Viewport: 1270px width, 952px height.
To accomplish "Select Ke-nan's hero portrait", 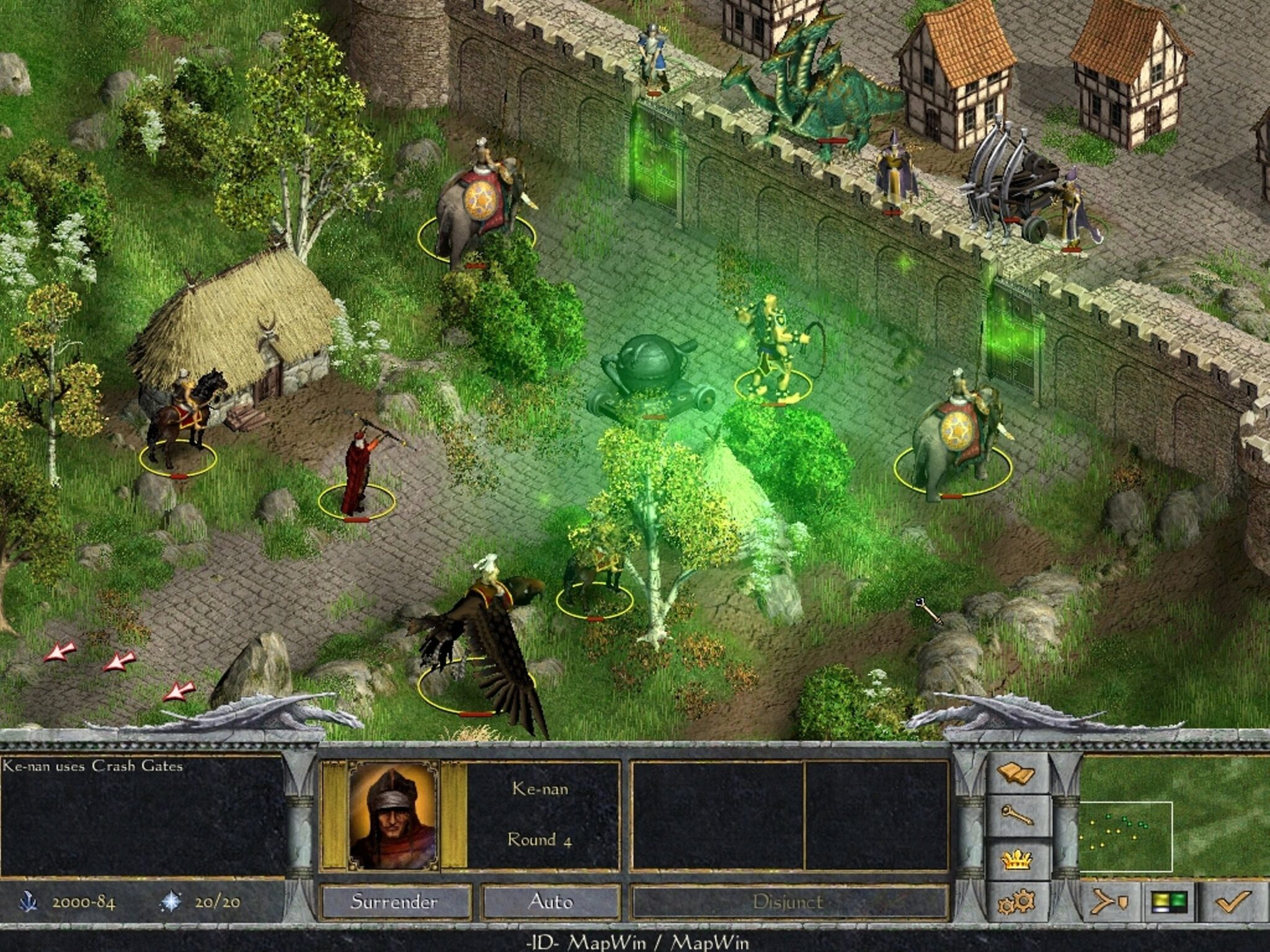I will point(393,815).
